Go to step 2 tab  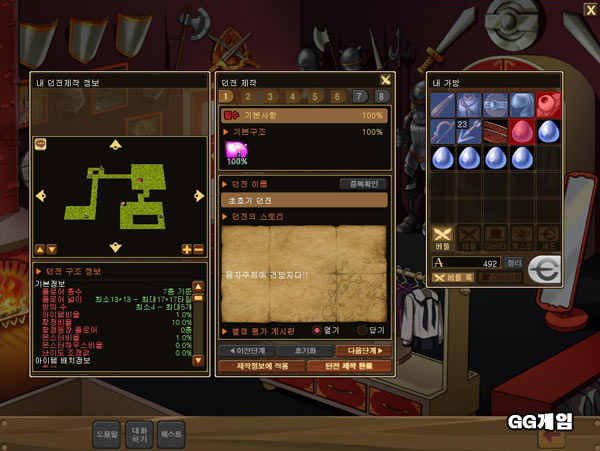248,97
